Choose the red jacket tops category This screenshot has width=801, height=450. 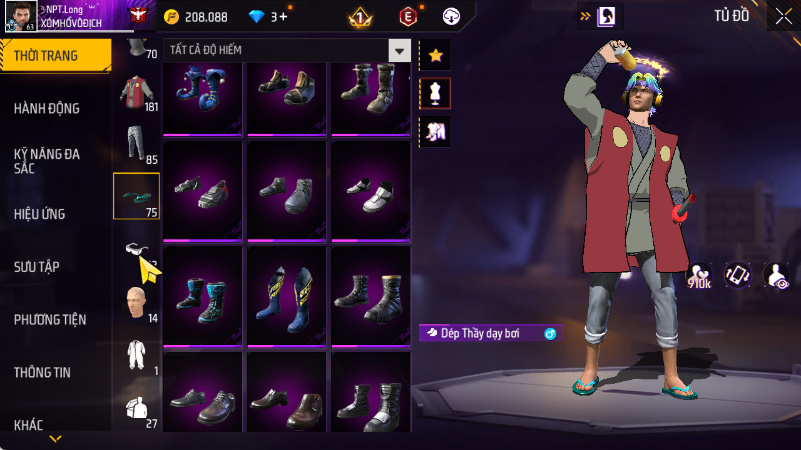pos(135,90)
